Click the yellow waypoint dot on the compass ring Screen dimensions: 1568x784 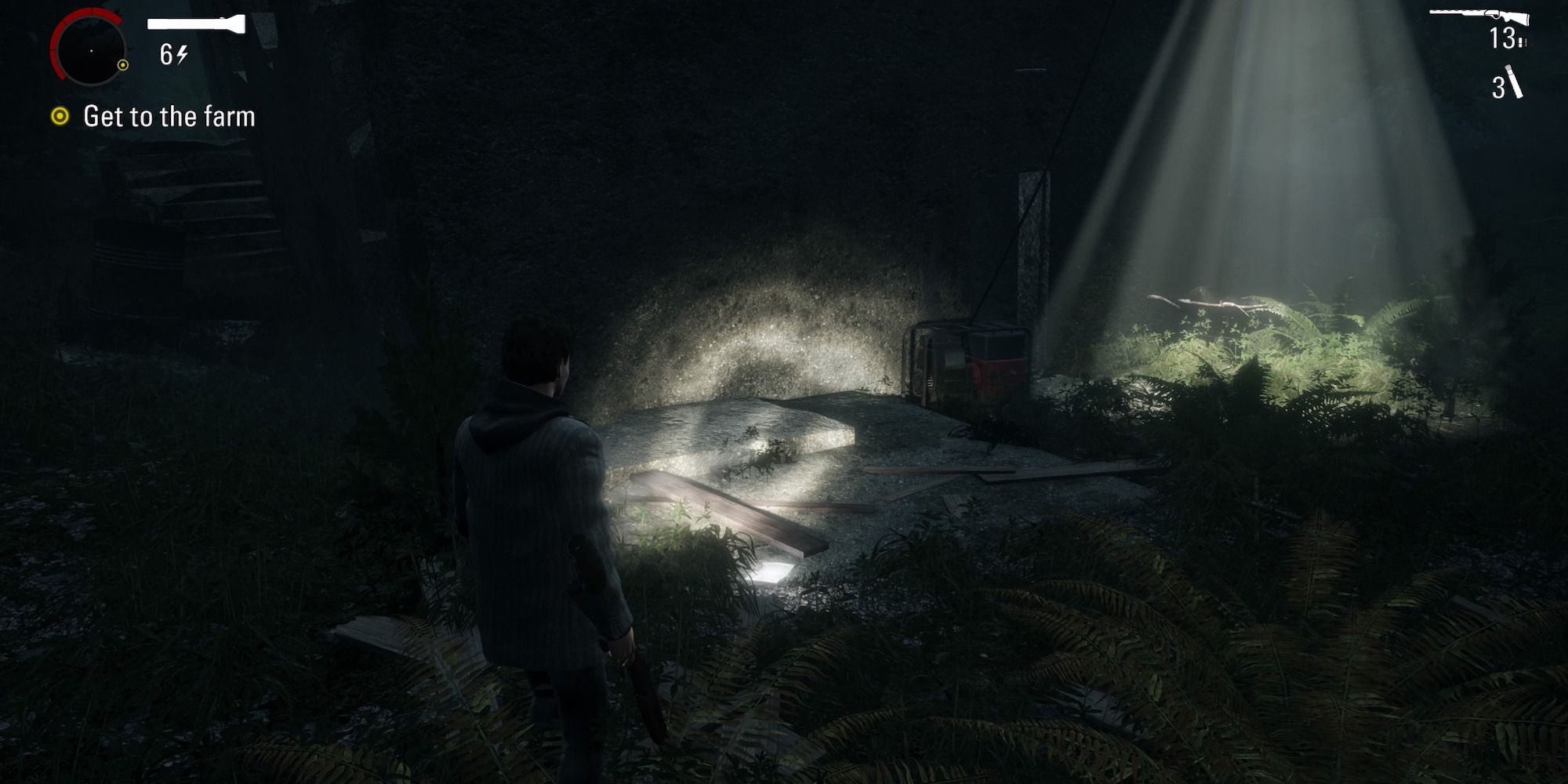click(x=123, y=66)
